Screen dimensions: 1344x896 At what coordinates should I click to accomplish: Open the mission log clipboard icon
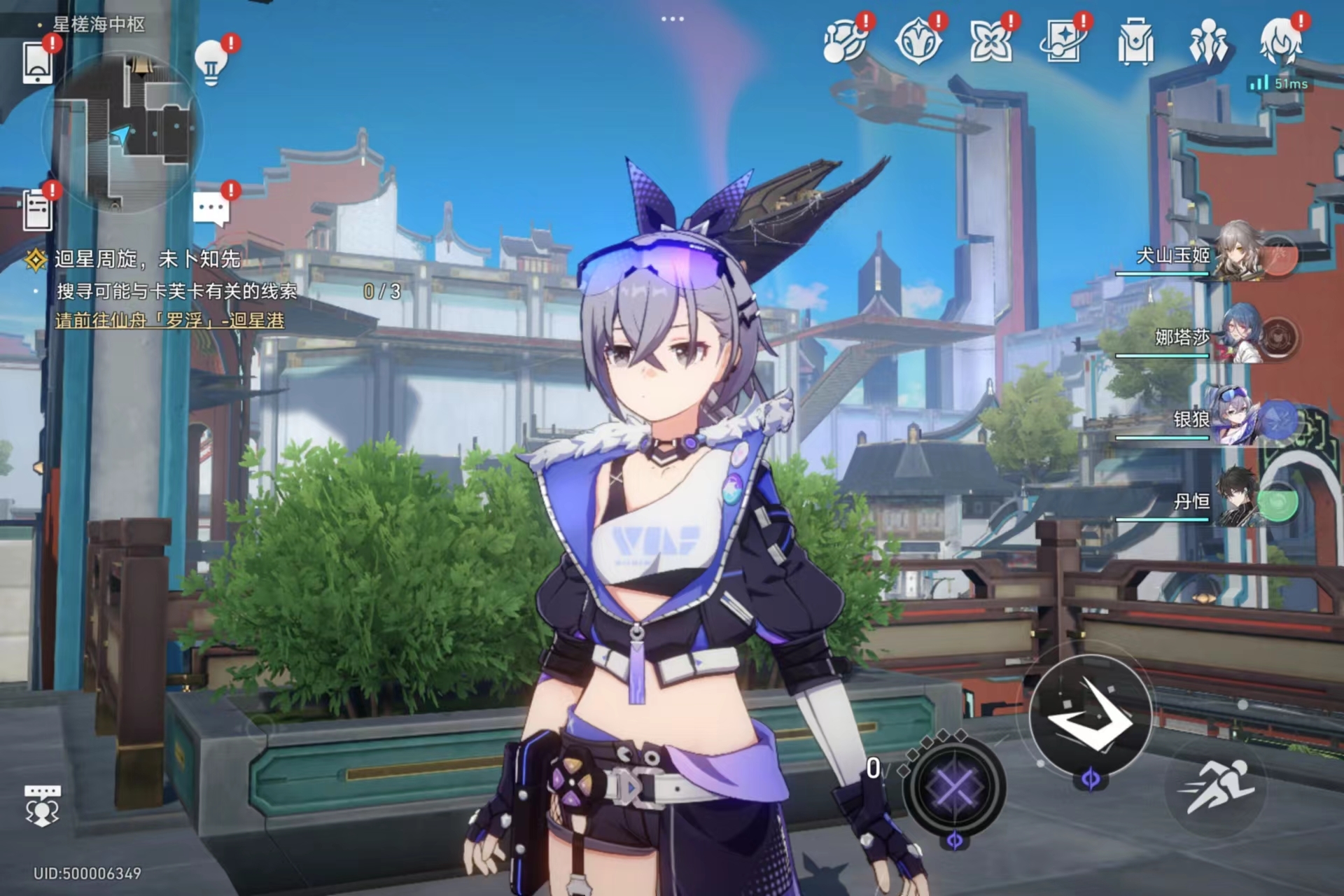tap(38, 209)
